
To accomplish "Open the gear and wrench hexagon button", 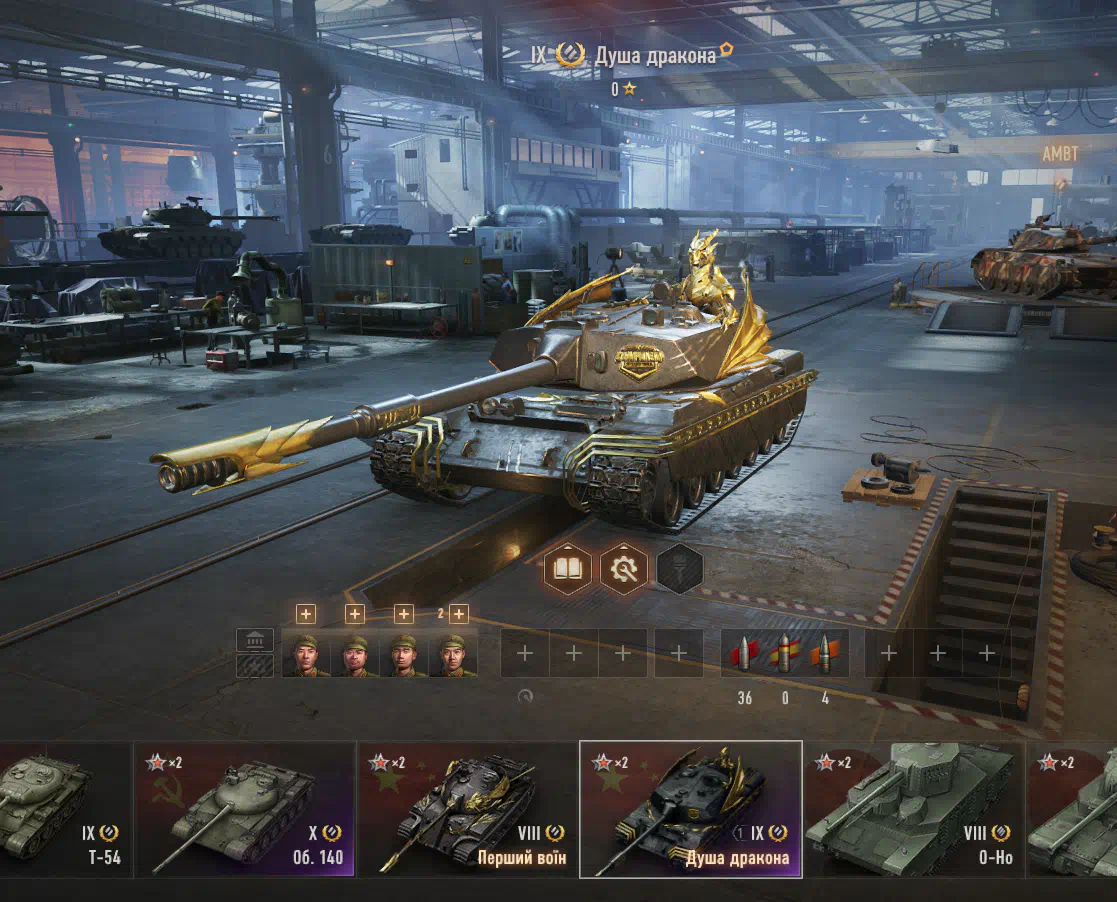I will tap(624, 570).
